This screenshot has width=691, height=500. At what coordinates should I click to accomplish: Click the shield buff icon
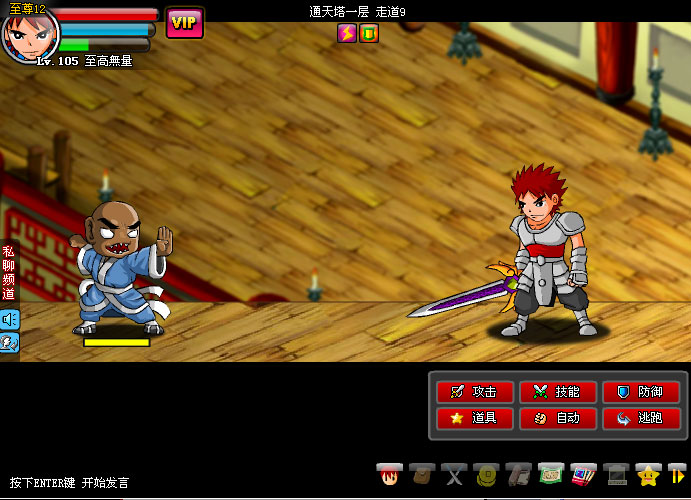[369, 33]
